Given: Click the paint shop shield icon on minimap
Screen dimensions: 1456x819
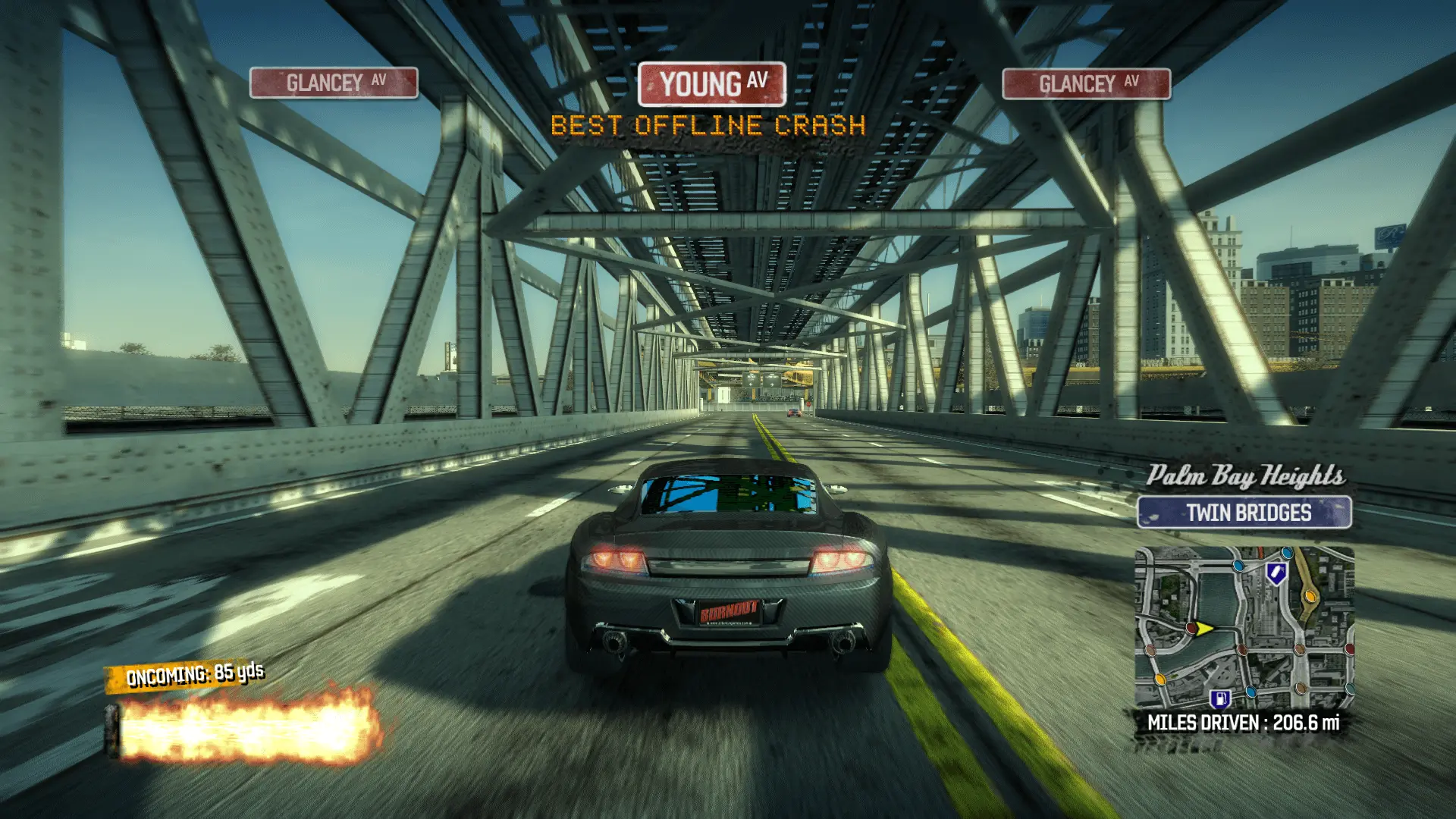Looking at the screenshot, I should click(x=1276, y=574).
